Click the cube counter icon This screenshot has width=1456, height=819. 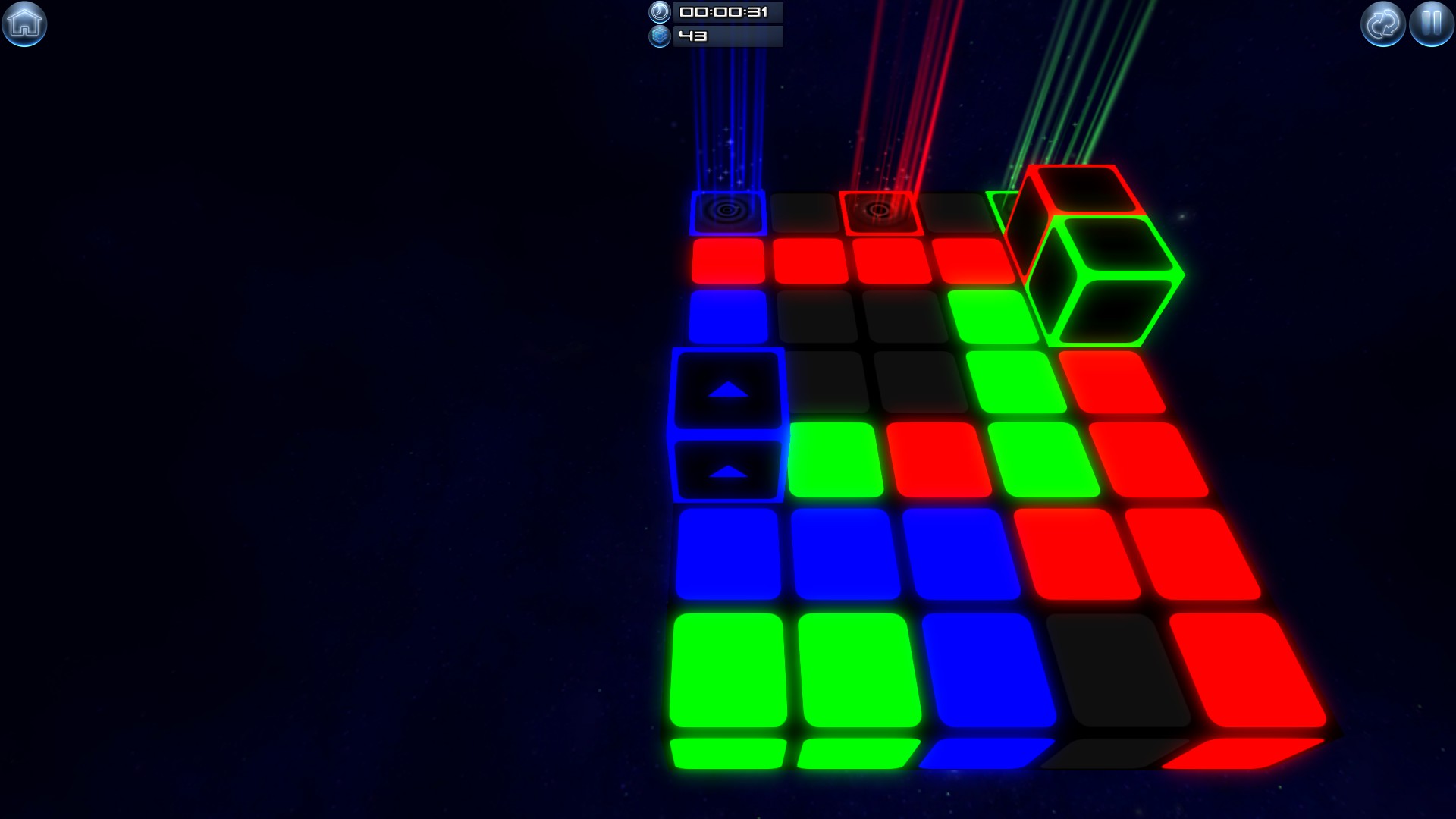click(659, 35)
